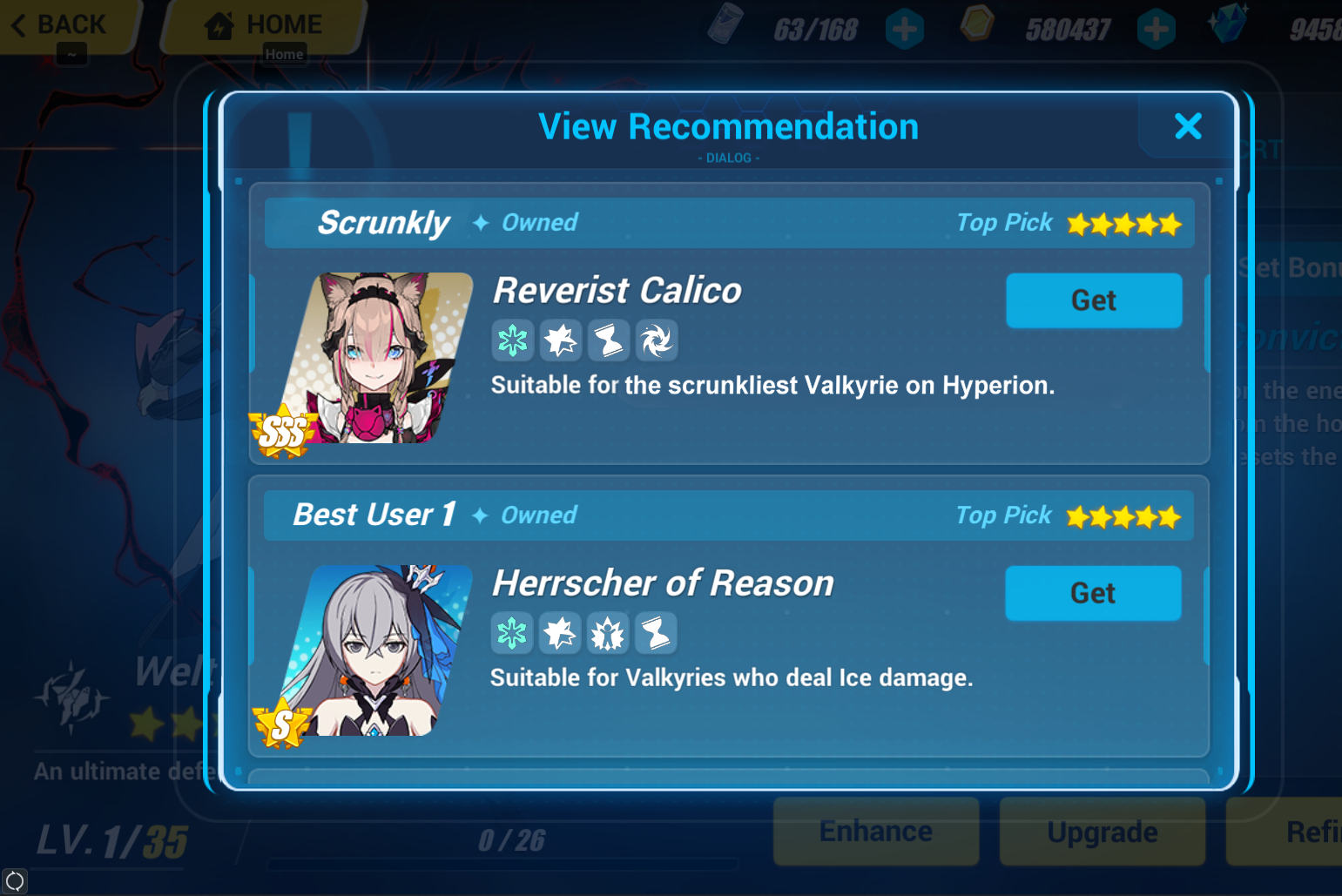Select the vortex element icon on Reverist Calico's row
The height and width of the screenshot is (896, 1342).
tap(657, 340)
